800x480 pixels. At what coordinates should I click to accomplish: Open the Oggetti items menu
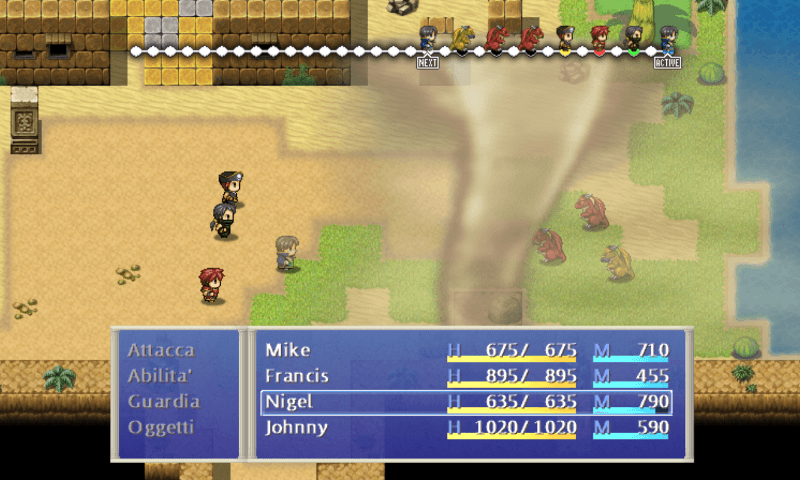[161, 427]
